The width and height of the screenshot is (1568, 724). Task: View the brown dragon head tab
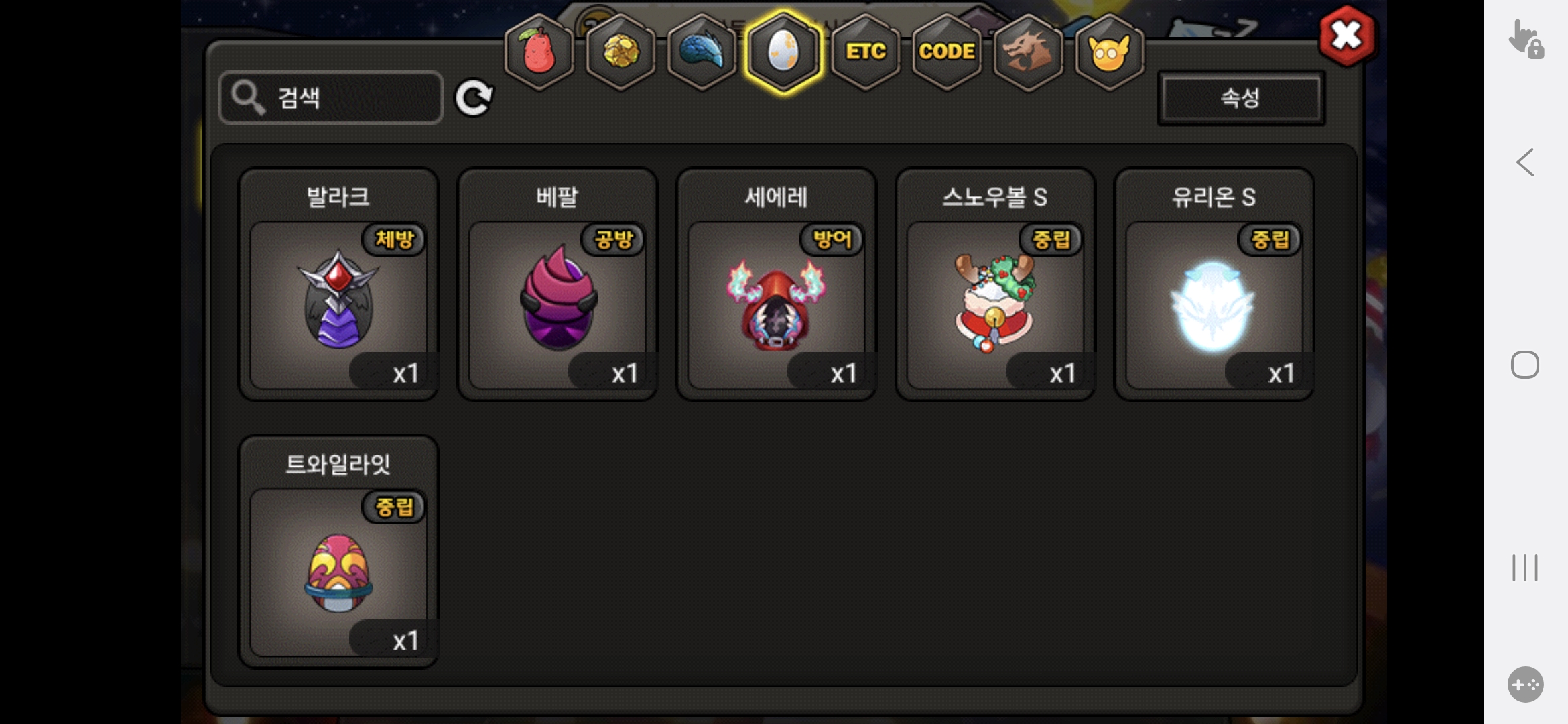click(x=1028, y=52)
